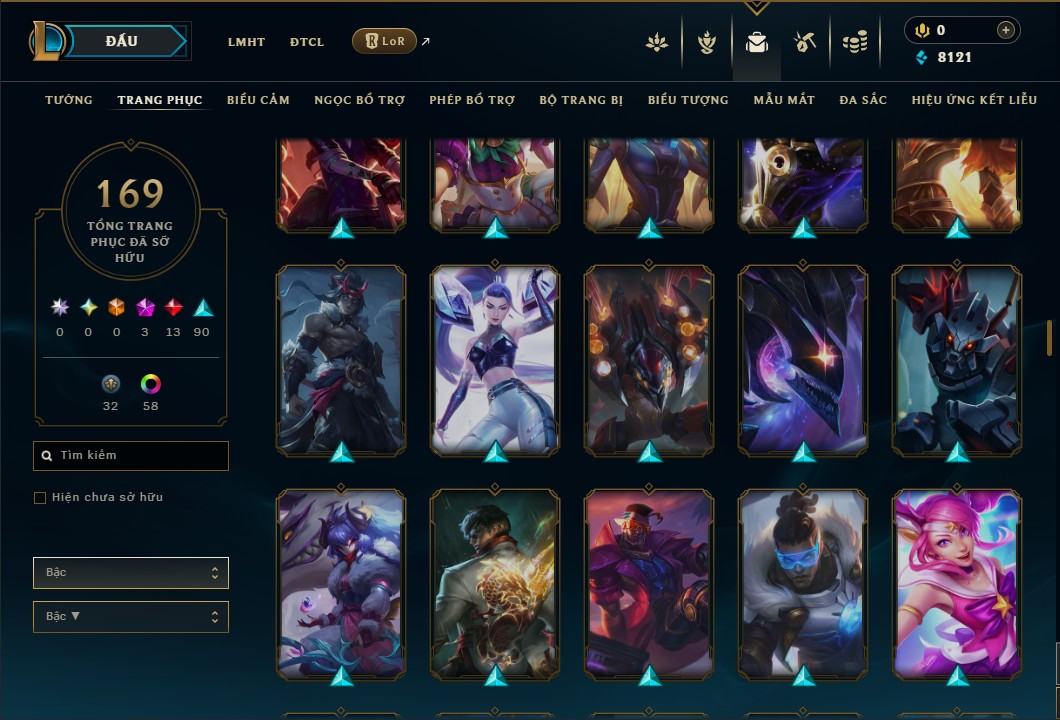Viewport: 1060px width, 720px height.
Task: Open the HIỆU ỨNG KẾT LIỄU tab
Action: point(975,100)
